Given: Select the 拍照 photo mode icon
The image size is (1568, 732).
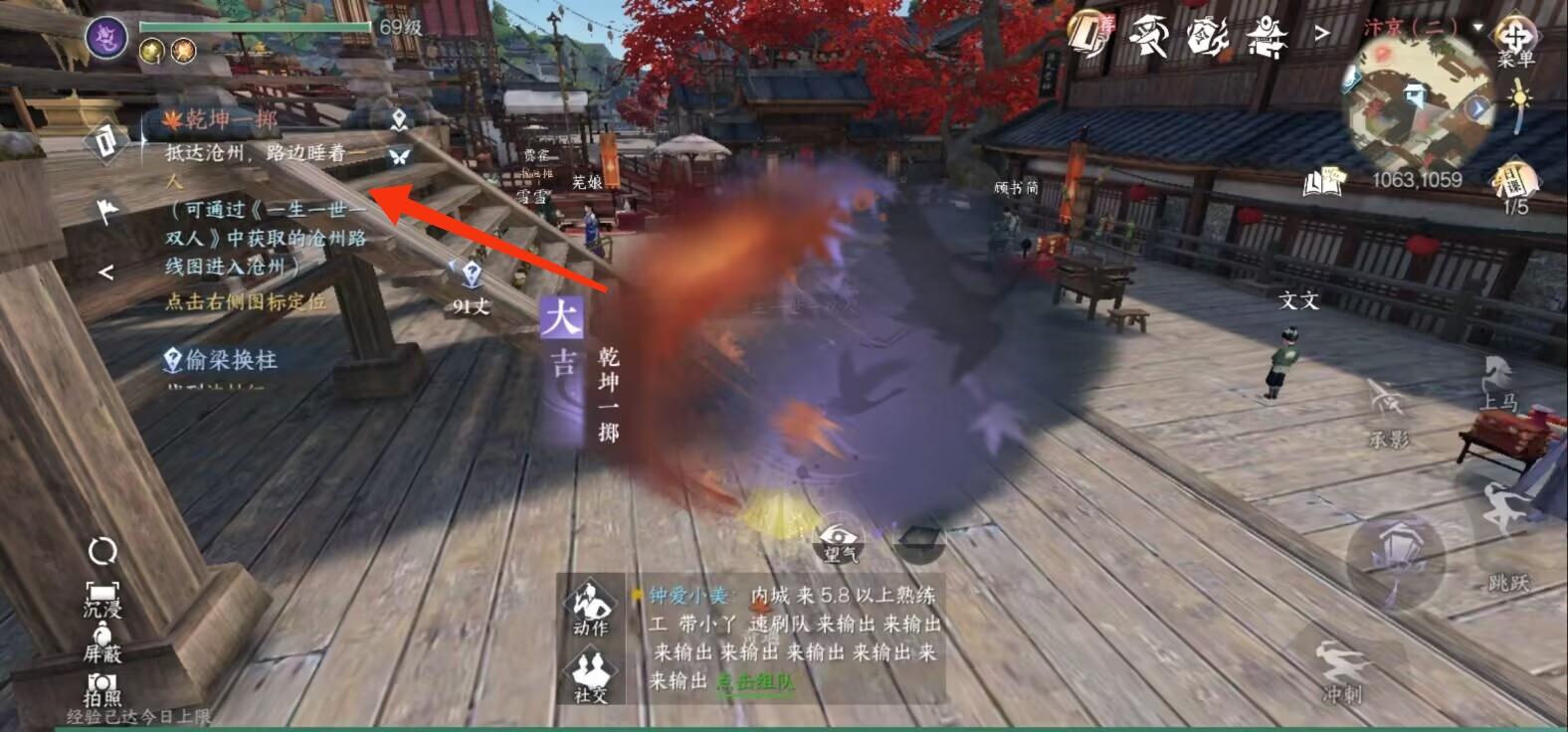Looking at the screenshot, I should point(102,686).
